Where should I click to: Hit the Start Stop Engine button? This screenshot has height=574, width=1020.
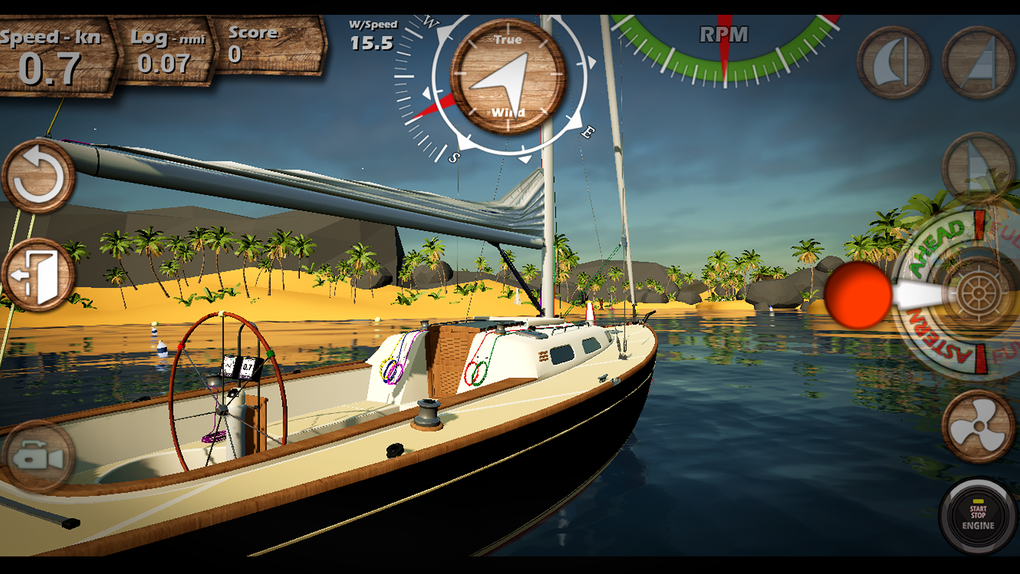pos(978,516)
